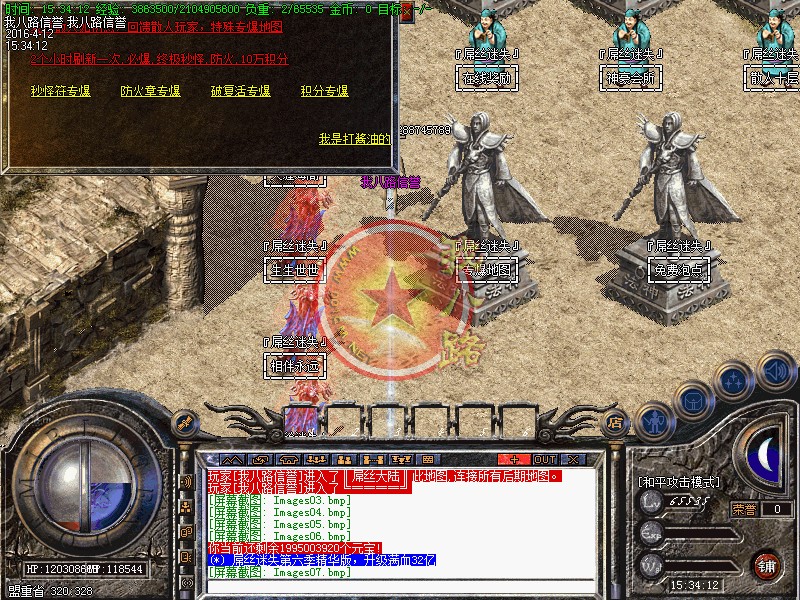This screenshot has width=800, height=600.
Task: Select the 破复活专爆 link
Action: pos(240,91)
